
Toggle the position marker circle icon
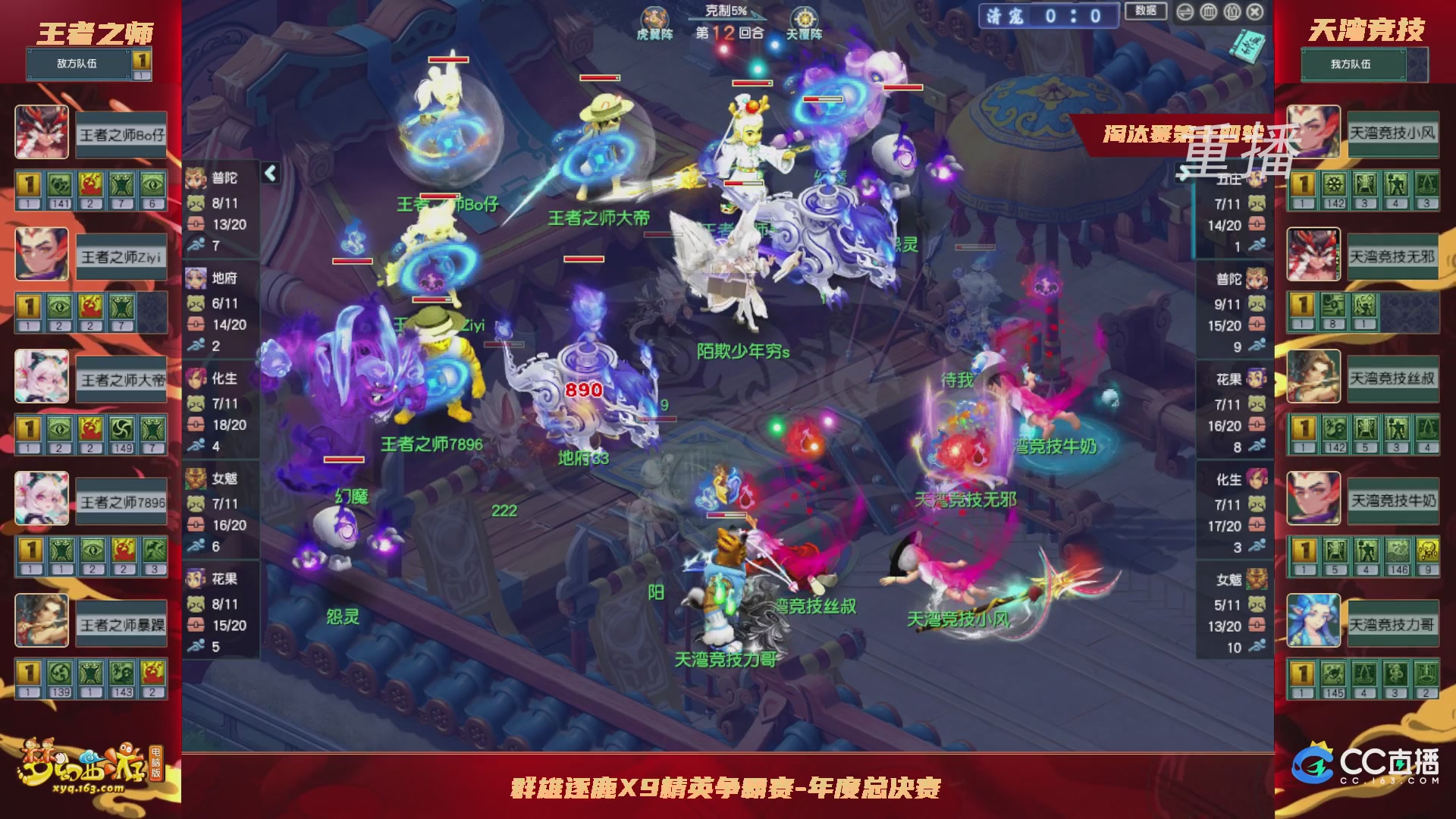pyautogui.click(x=1232, y=11)
